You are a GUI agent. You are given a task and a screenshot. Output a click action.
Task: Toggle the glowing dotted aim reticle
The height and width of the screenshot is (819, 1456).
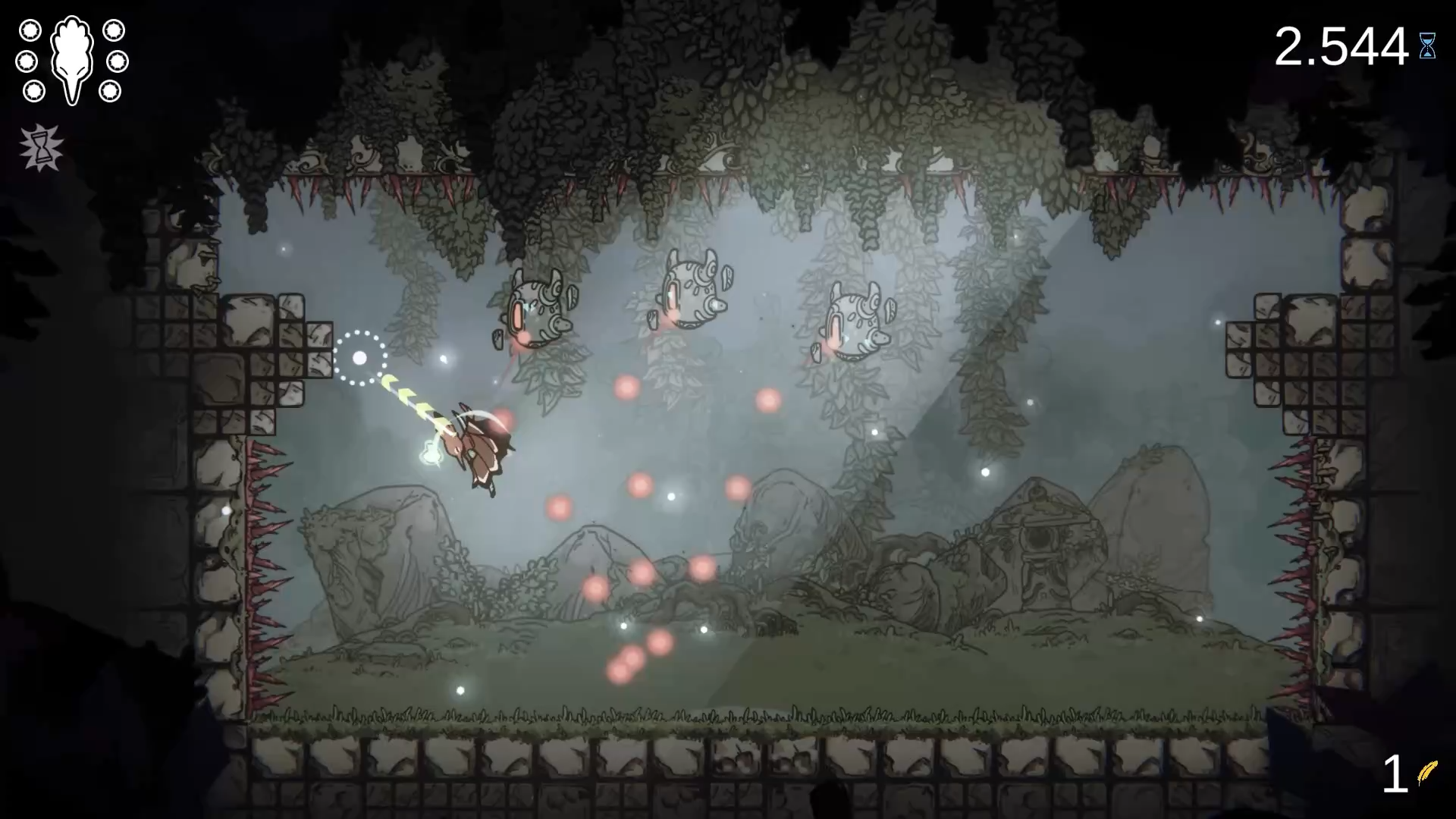pyautogui.click(x=360, y=356)
